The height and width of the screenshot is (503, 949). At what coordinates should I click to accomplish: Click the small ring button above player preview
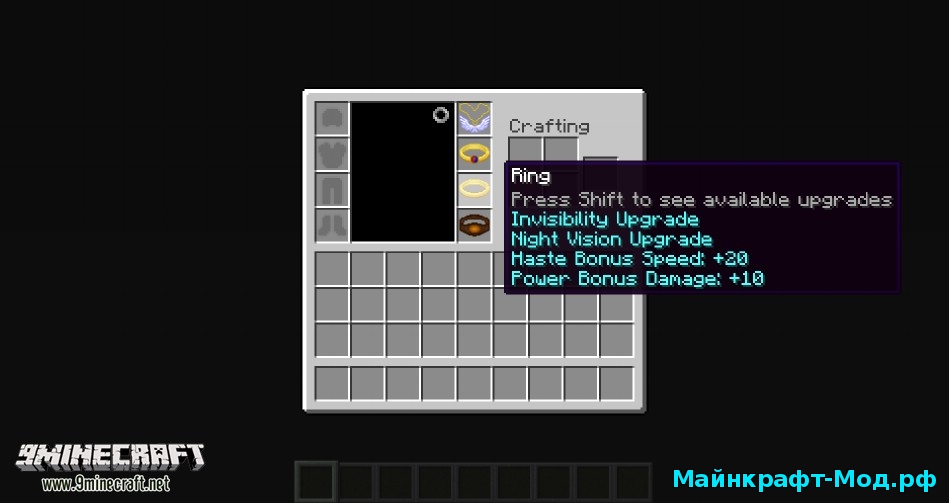(x=441, y=115)
